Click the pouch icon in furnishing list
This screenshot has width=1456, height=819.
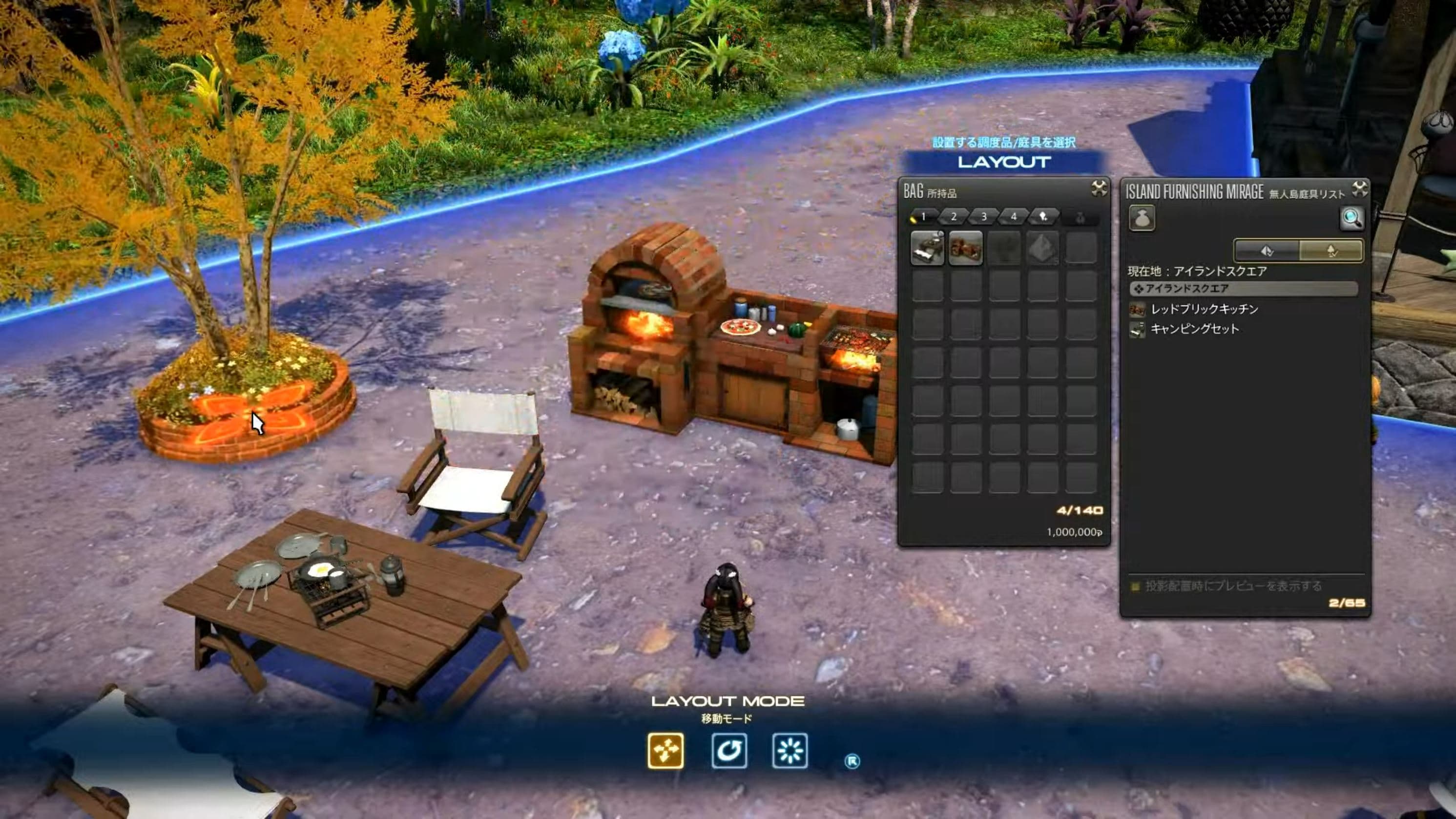[x=1141, y=218]
